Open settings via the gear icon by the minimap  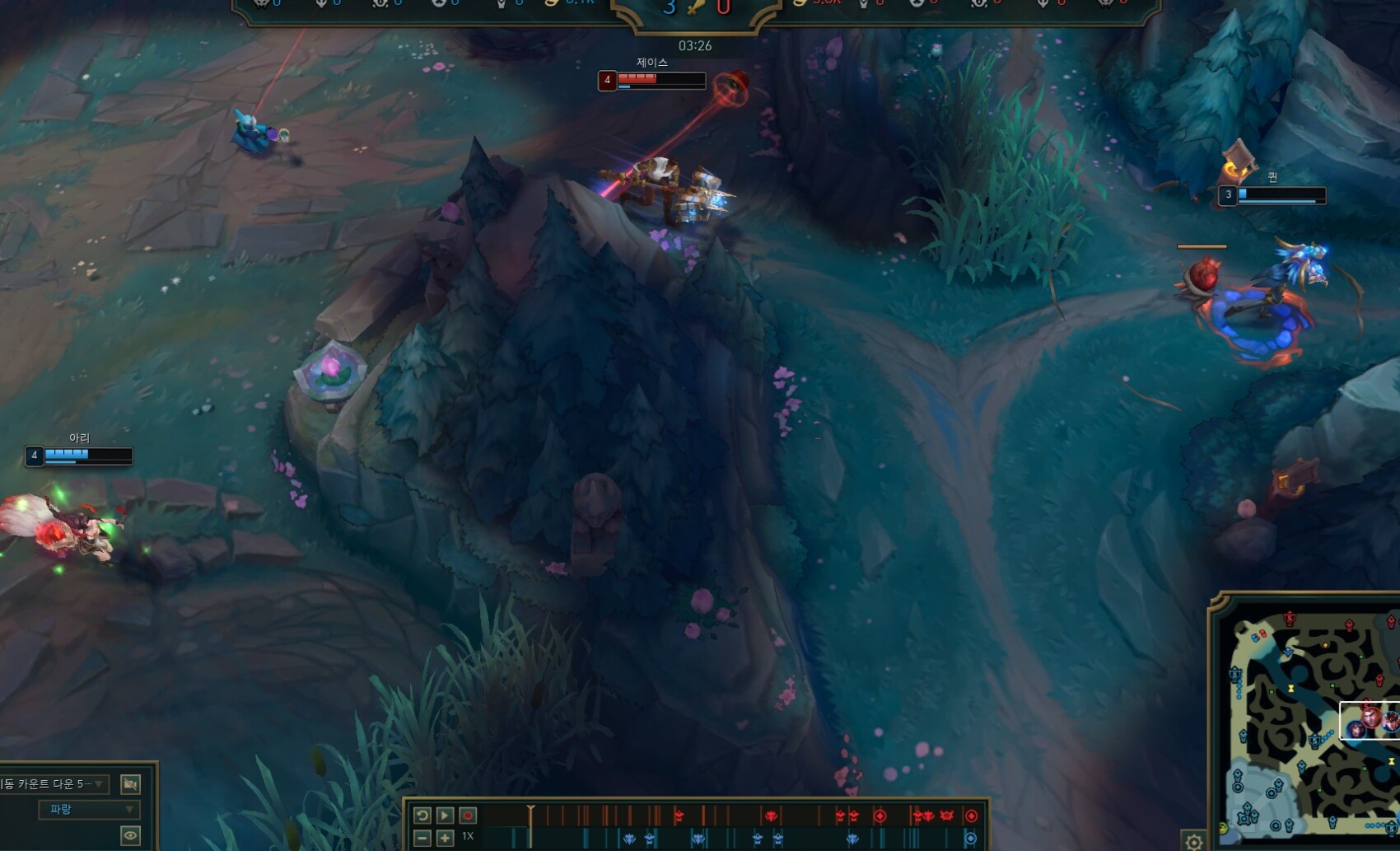pos(1193,841)
